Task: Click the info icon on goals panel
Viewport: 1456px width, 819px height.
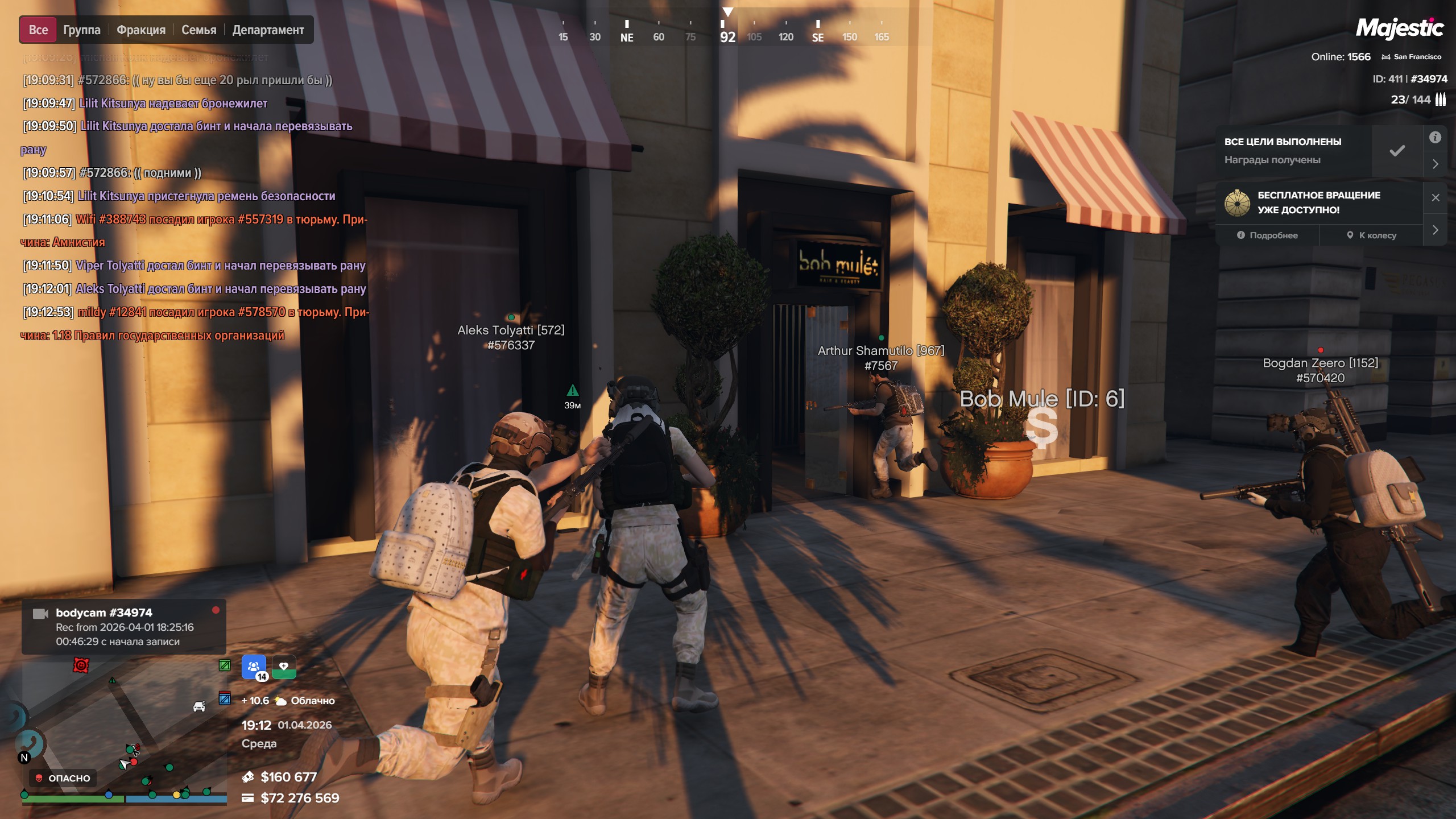Action: pos(1435,138)
